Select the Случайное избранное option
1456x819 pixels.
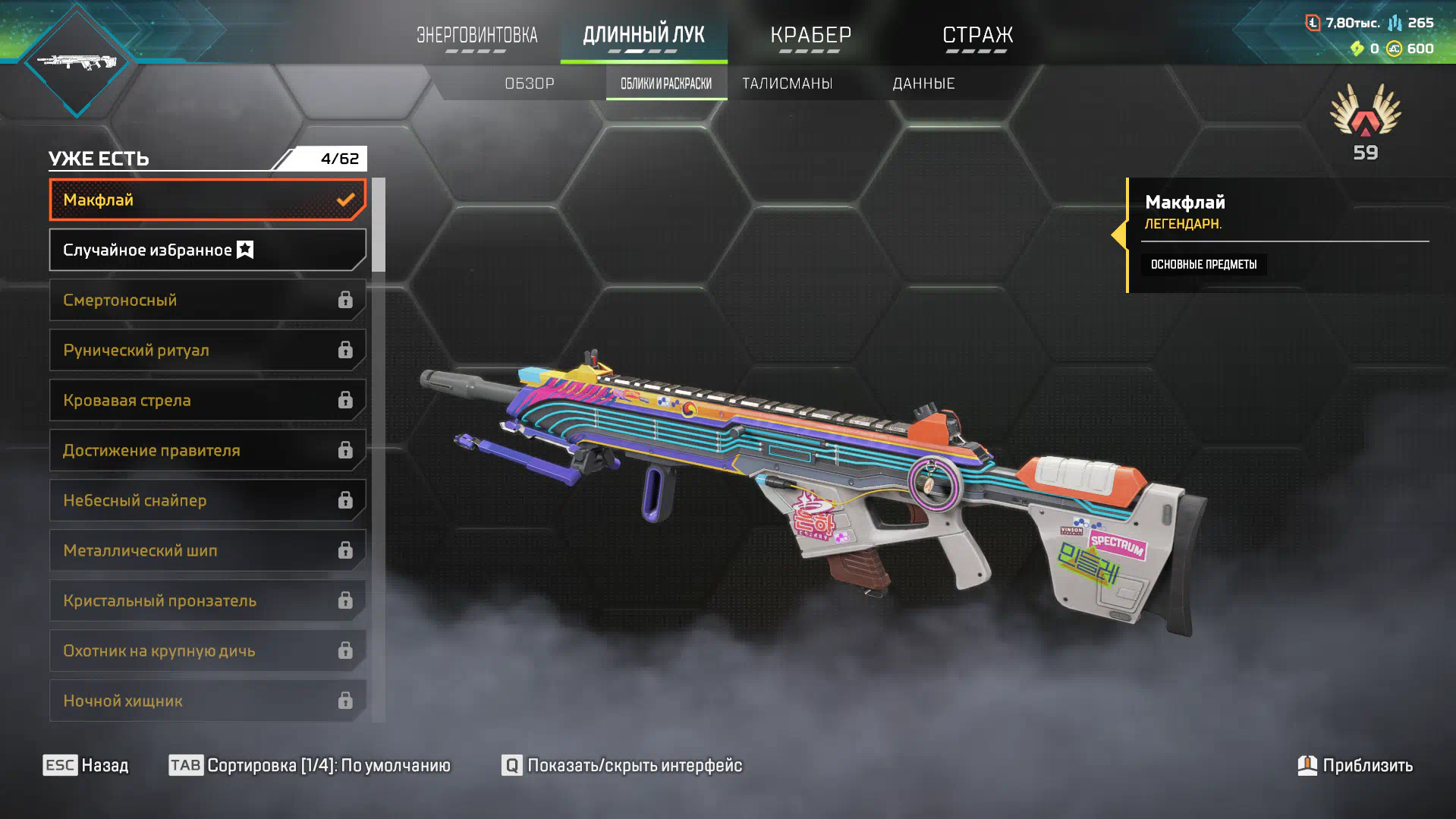click(x=207, y=250)
